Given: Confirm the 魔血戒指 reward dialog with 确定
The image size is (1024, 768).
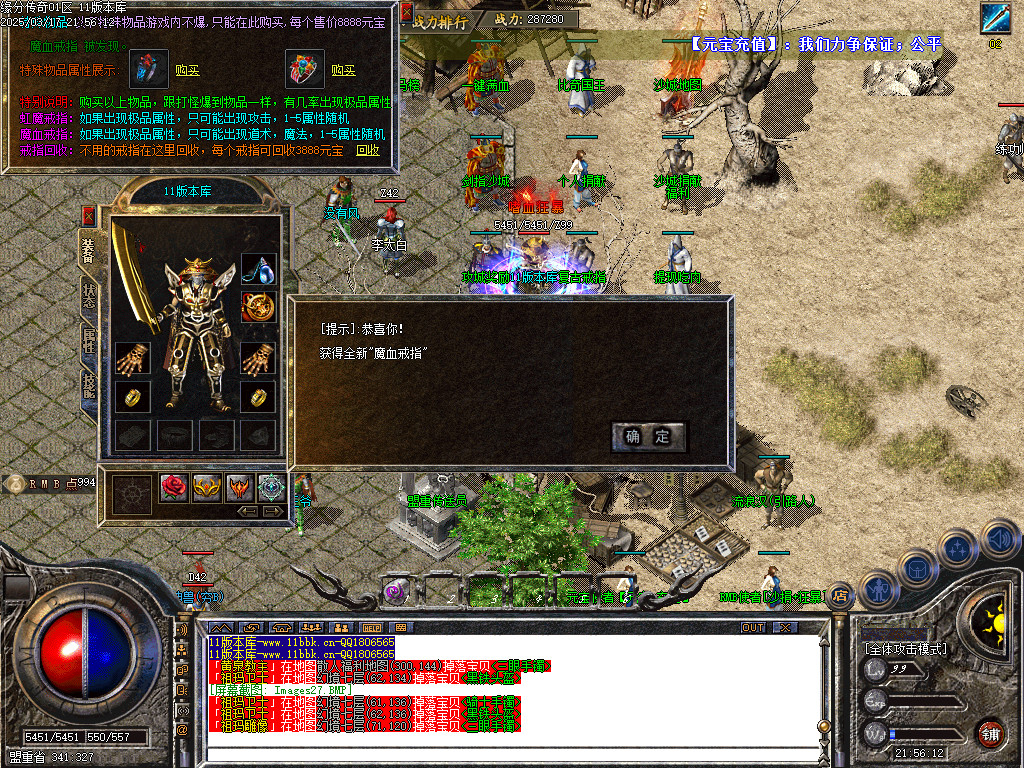Looking at the screenshot, I should (x=648, y=436).
